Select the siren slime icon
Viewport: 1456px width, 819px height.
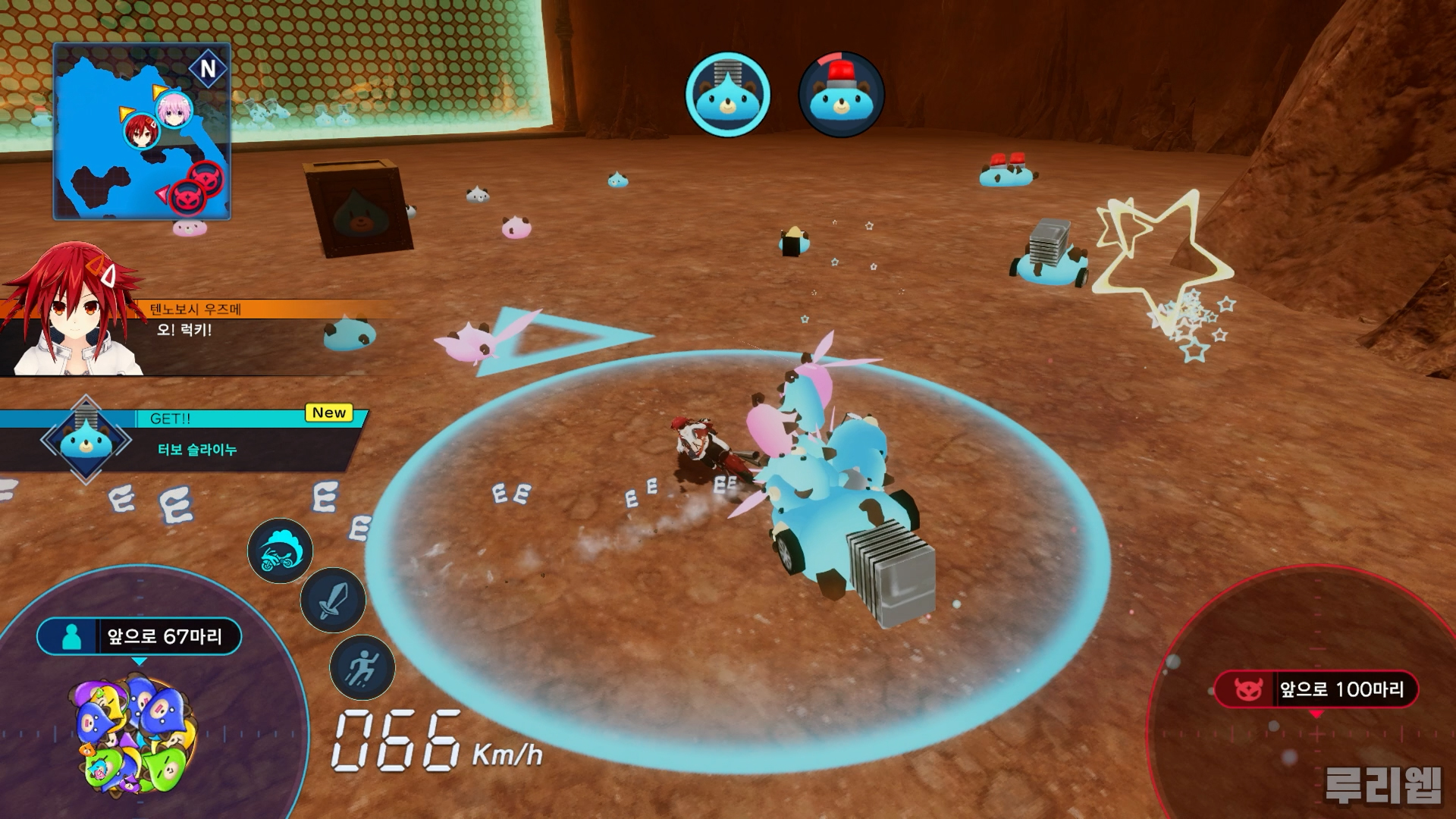coord(841,95)
